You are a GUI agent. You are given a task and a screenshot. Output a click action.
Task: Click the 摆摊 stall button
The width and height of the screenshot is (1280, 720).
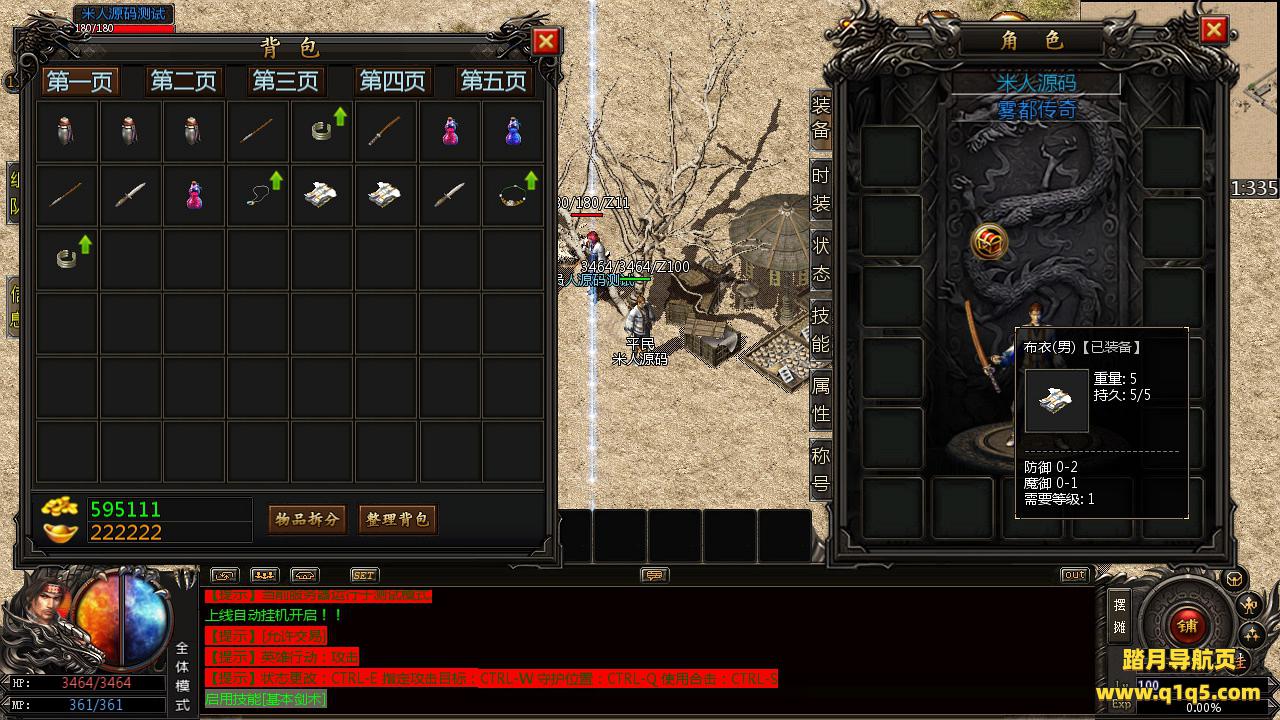click(x=1120, y=616)
